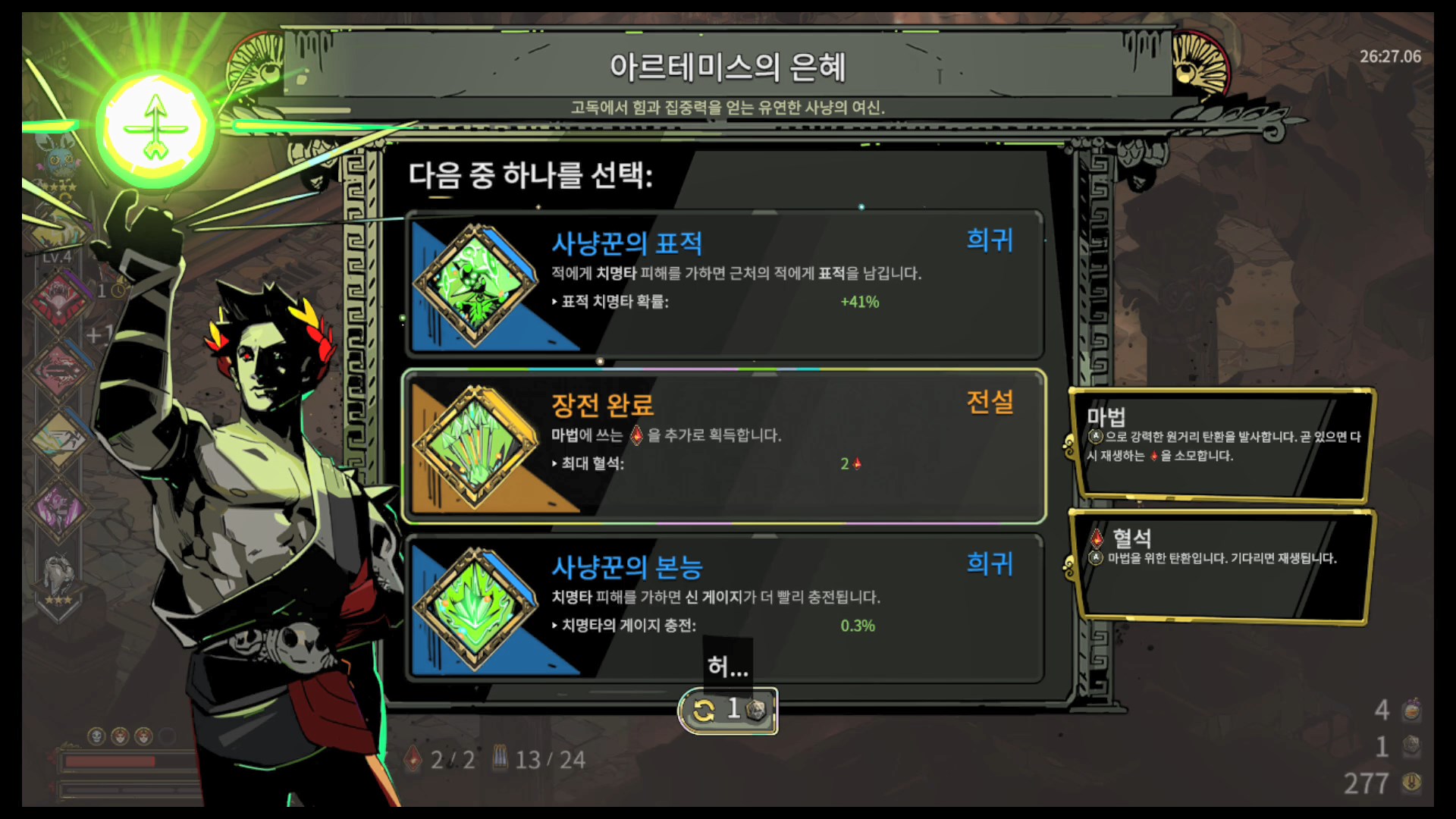
Task: Click the bloodstone icon beside the 2/2 counter
Action: coord(412,759)
